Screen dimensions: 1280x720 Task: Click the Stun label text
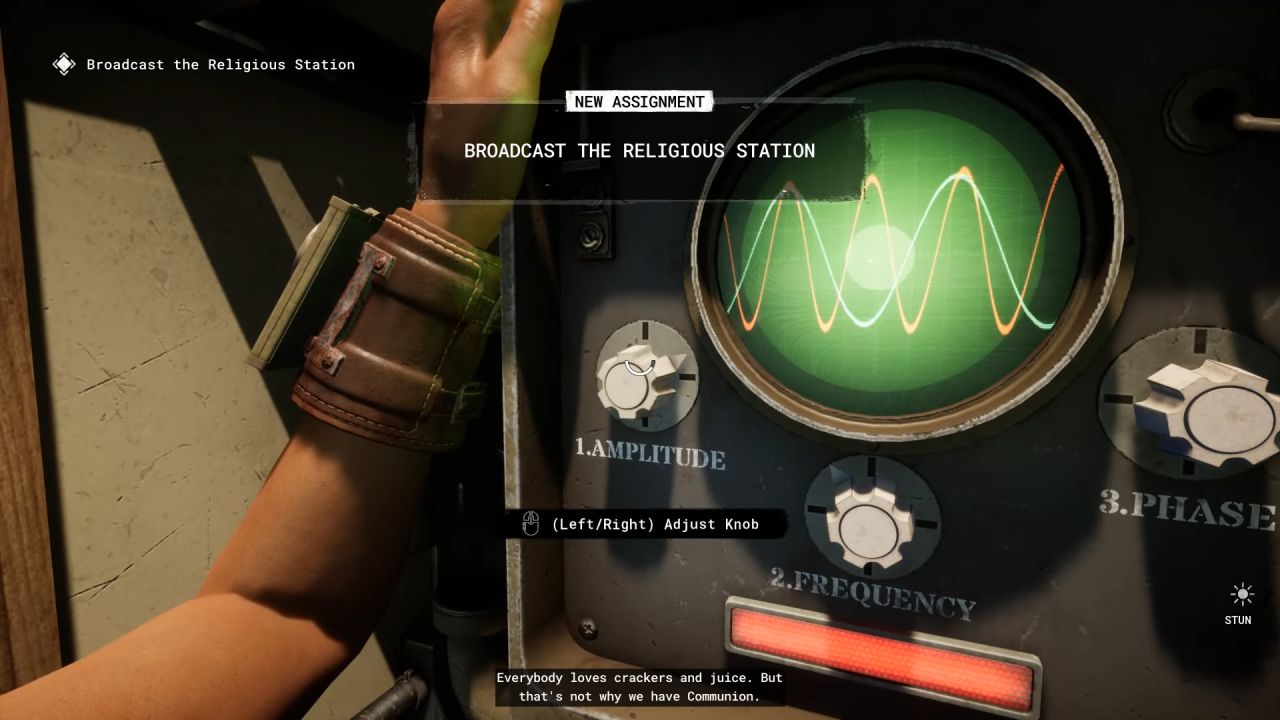click(x=1237, y=620)
